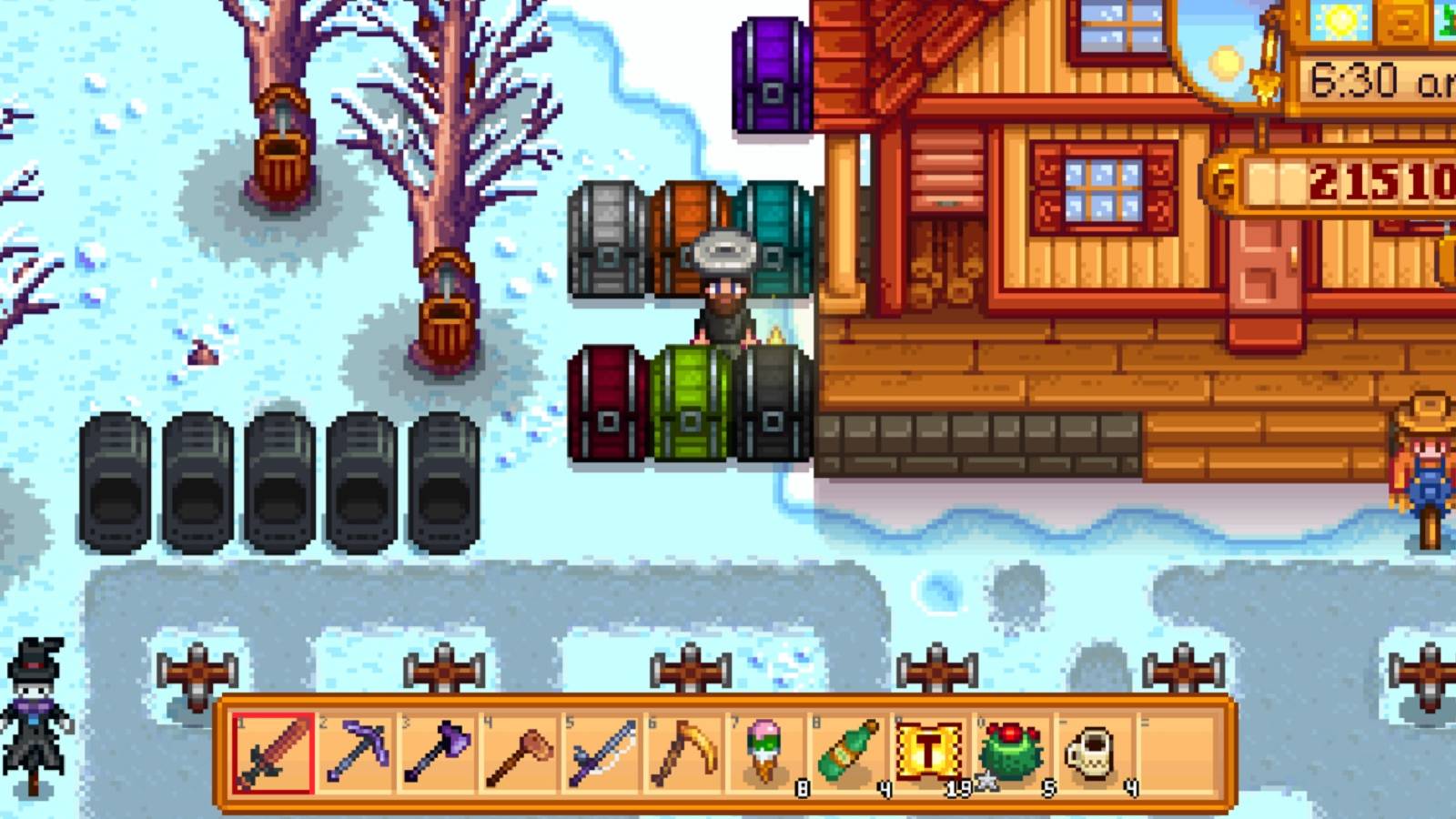Select the axe in hotbar slot 3
Image resolution: width=1456 pixels, height=819 pixels.
(435, 753)
